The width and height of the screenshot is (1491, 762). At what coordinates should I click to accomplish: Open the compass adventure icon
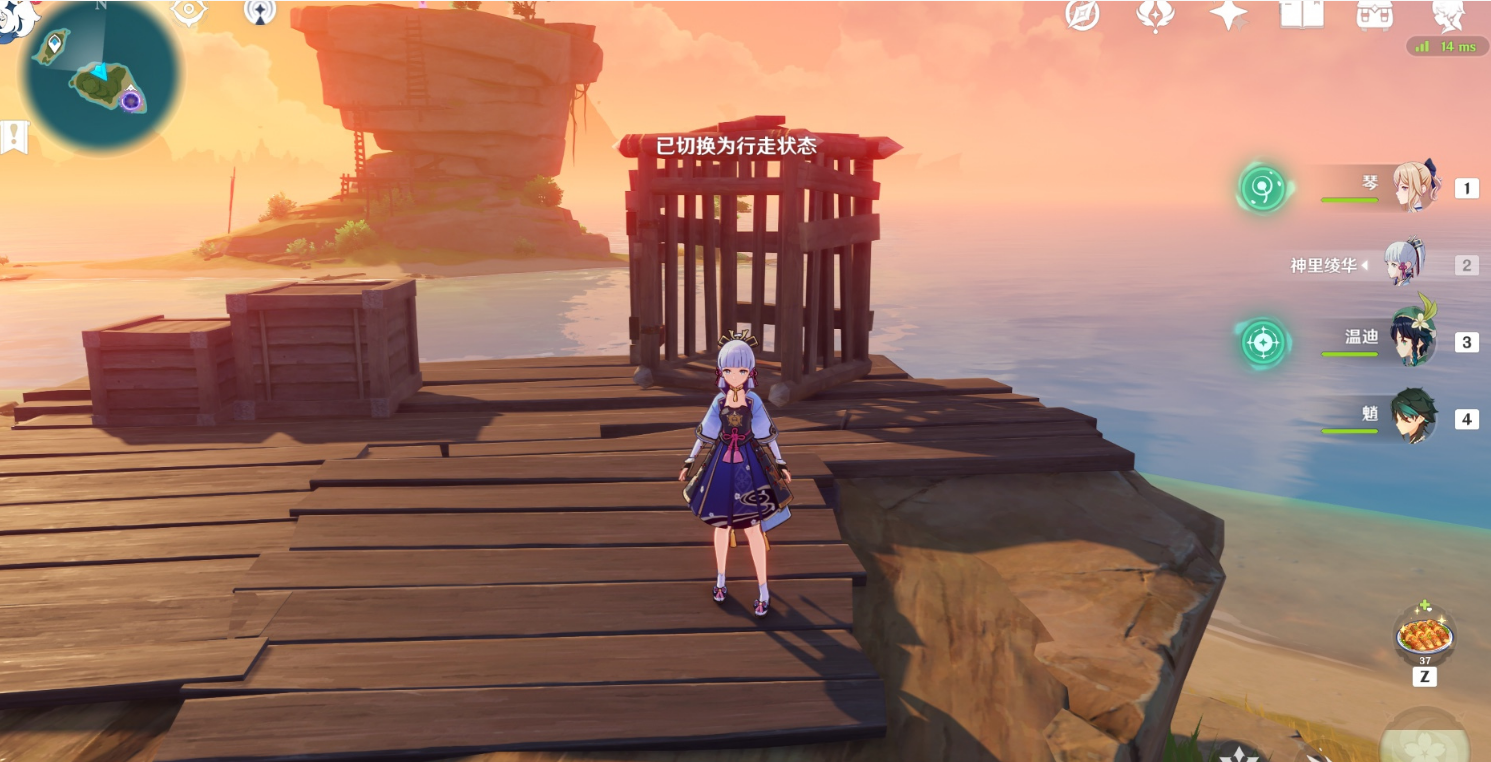point(1082,14)
